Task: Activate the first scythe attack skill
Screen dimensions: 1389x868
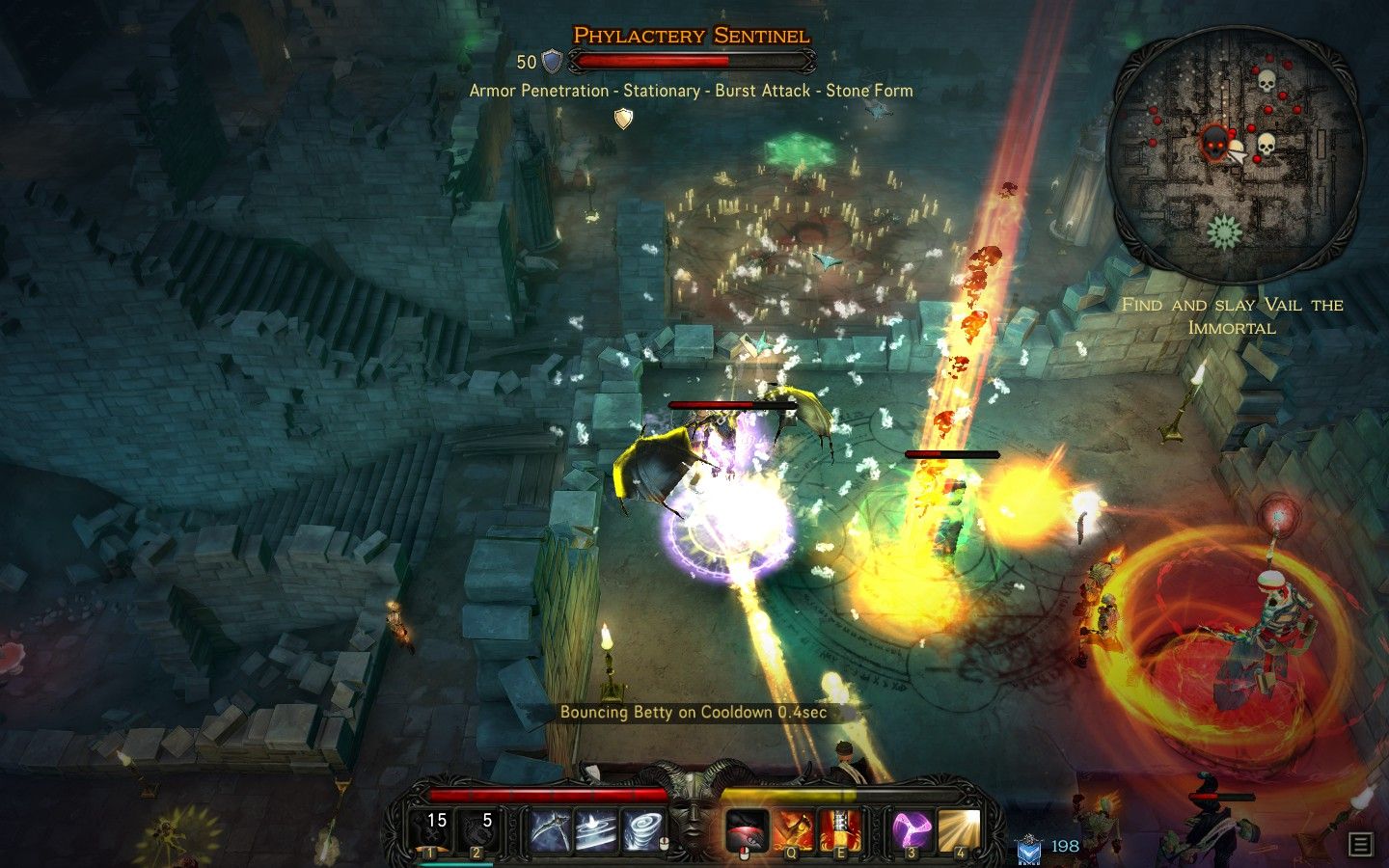Action: pyautogui.click(x=551, y=827)
